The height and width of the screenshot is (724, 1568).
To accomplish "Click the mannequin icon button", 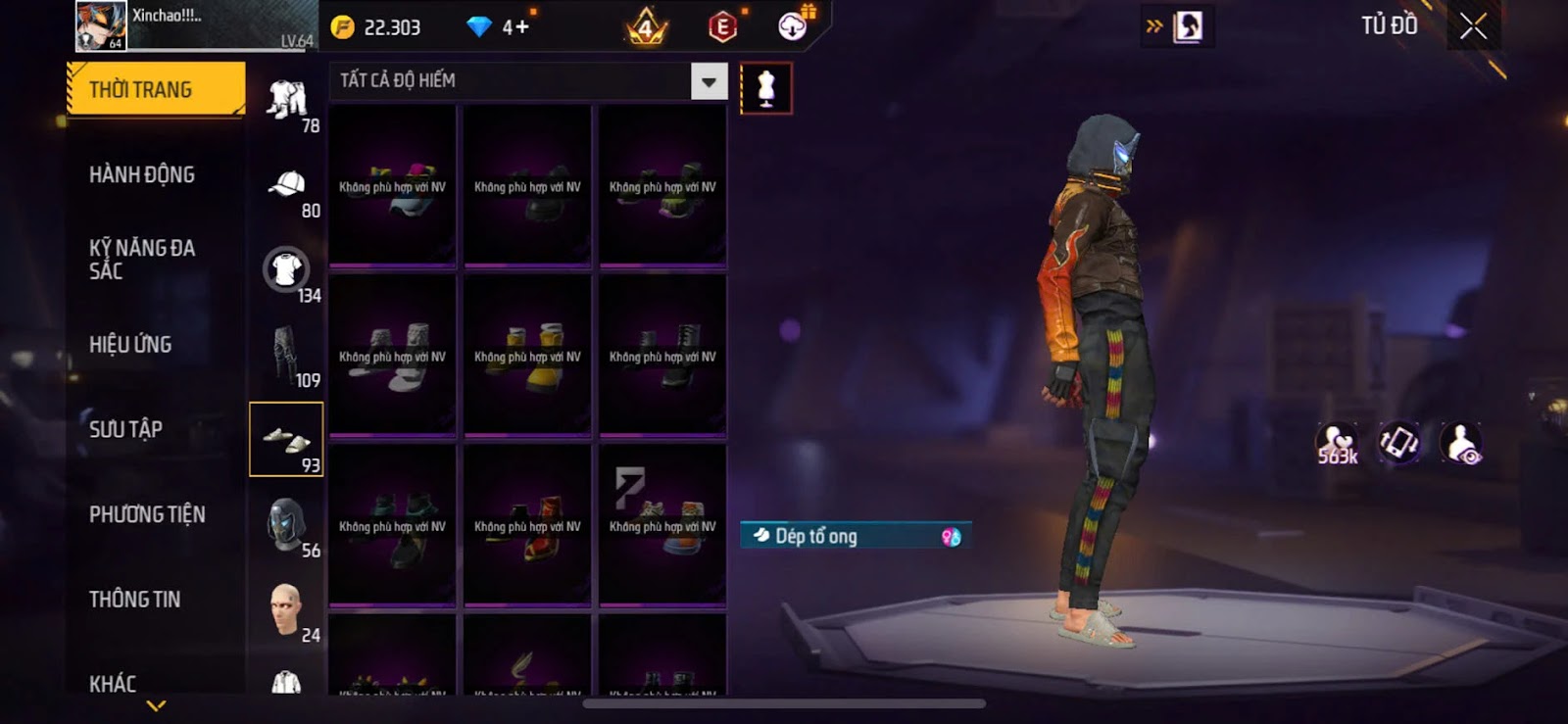I will 766,89.
